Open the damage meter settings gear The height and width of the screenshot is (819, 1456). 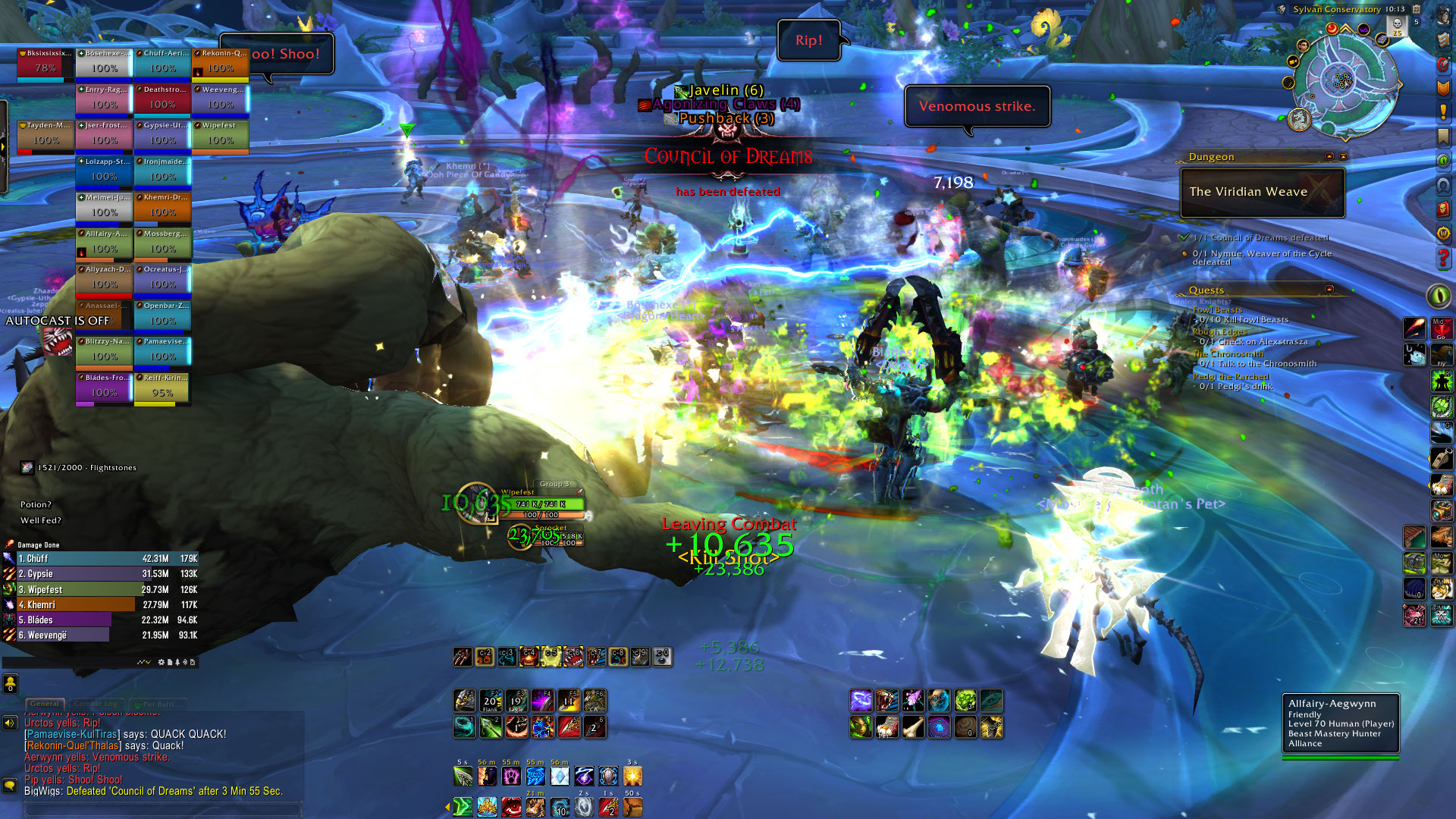(x=161, y=662)
